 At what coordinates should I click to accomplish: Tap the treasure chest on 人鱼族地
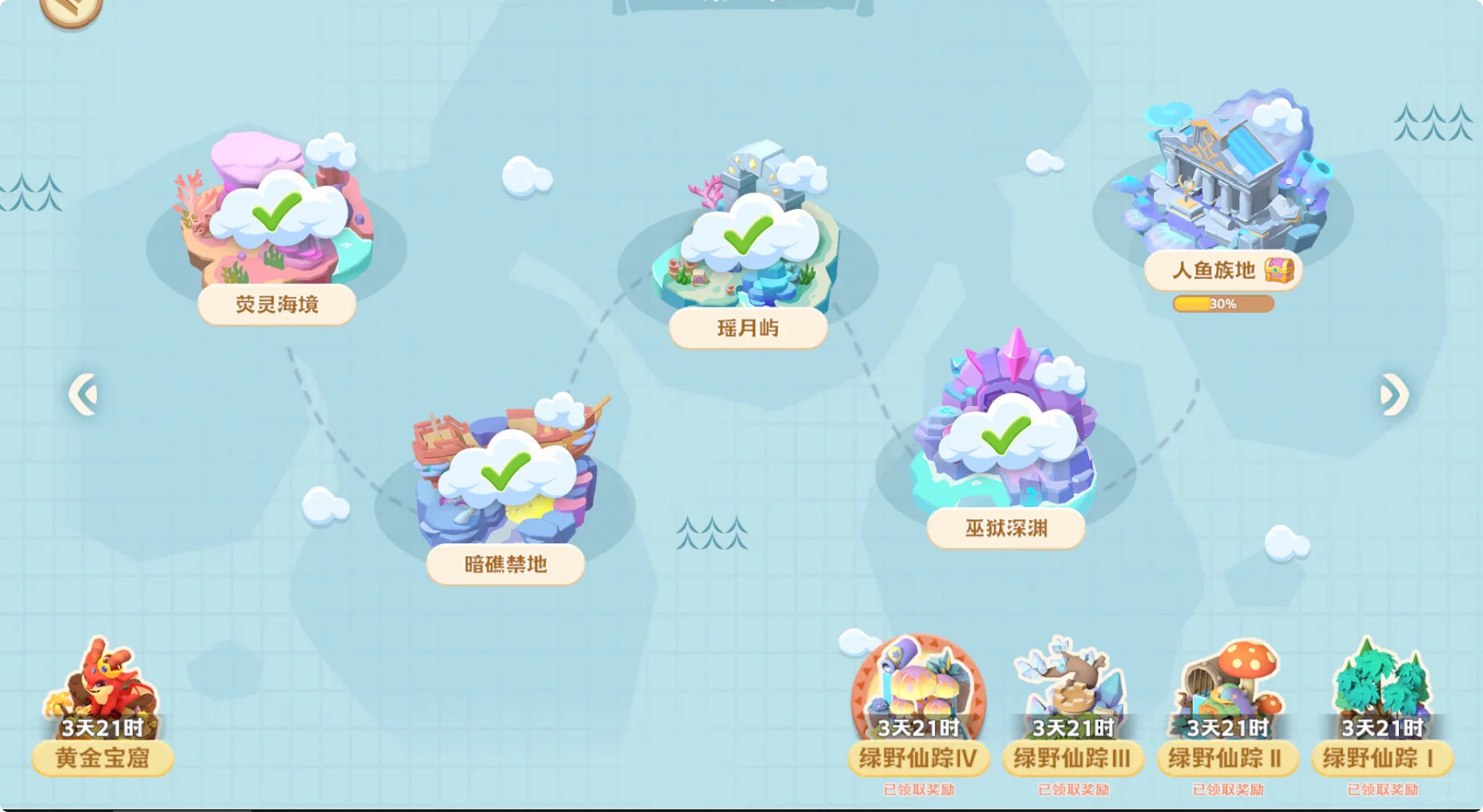pos(1279,270)
